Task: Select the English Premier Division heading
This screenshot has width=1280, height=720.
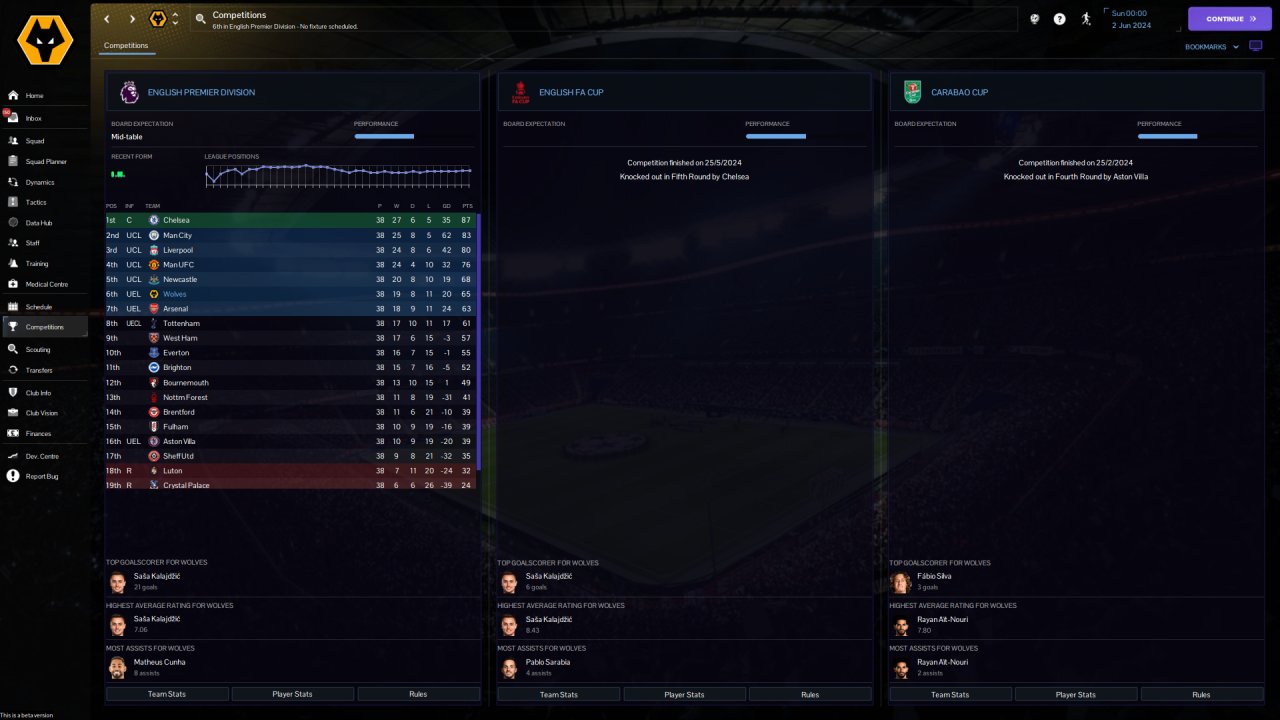Action: click(201, 92)
